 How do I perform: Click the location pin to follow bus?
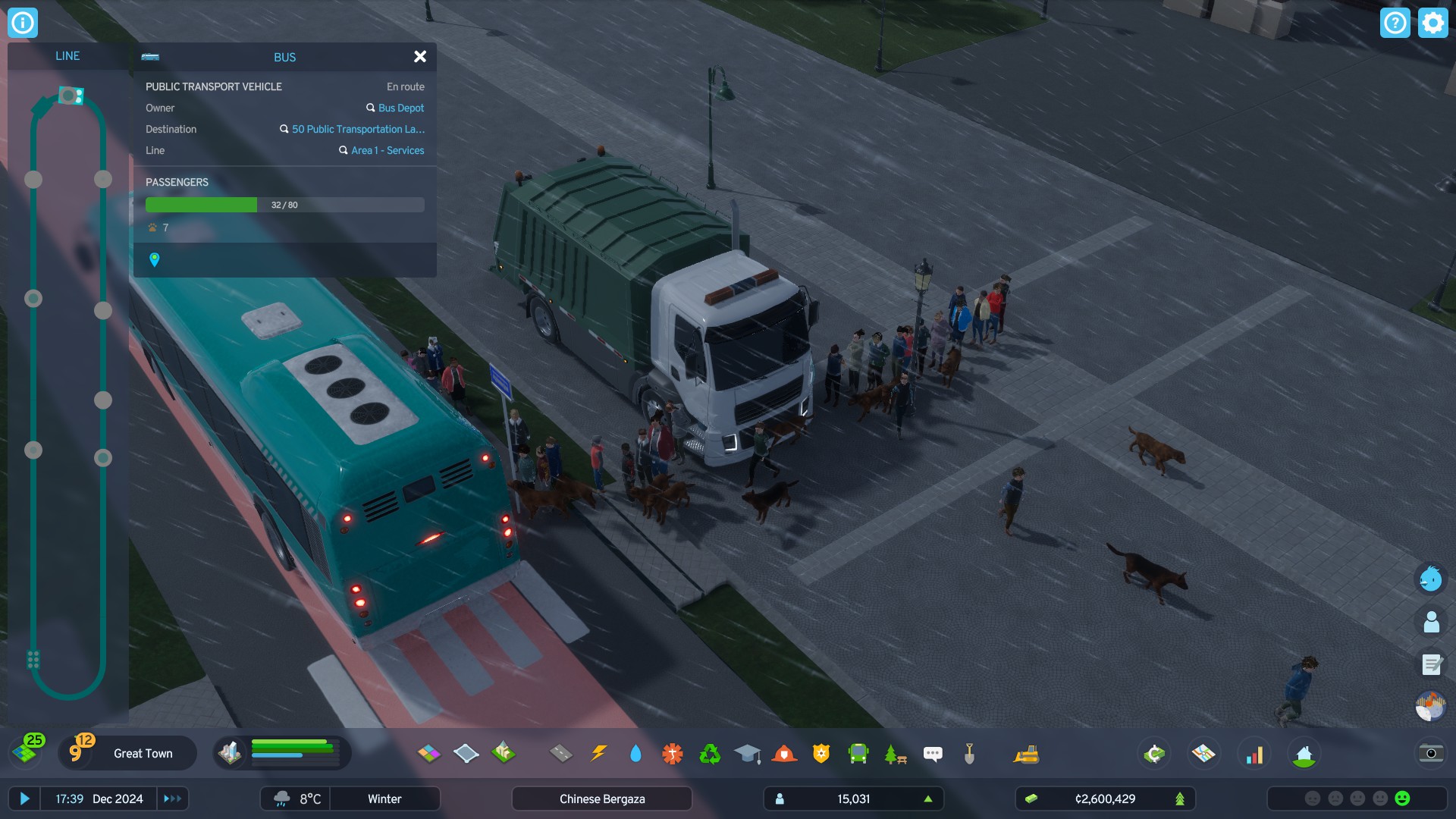pos(155,262)
